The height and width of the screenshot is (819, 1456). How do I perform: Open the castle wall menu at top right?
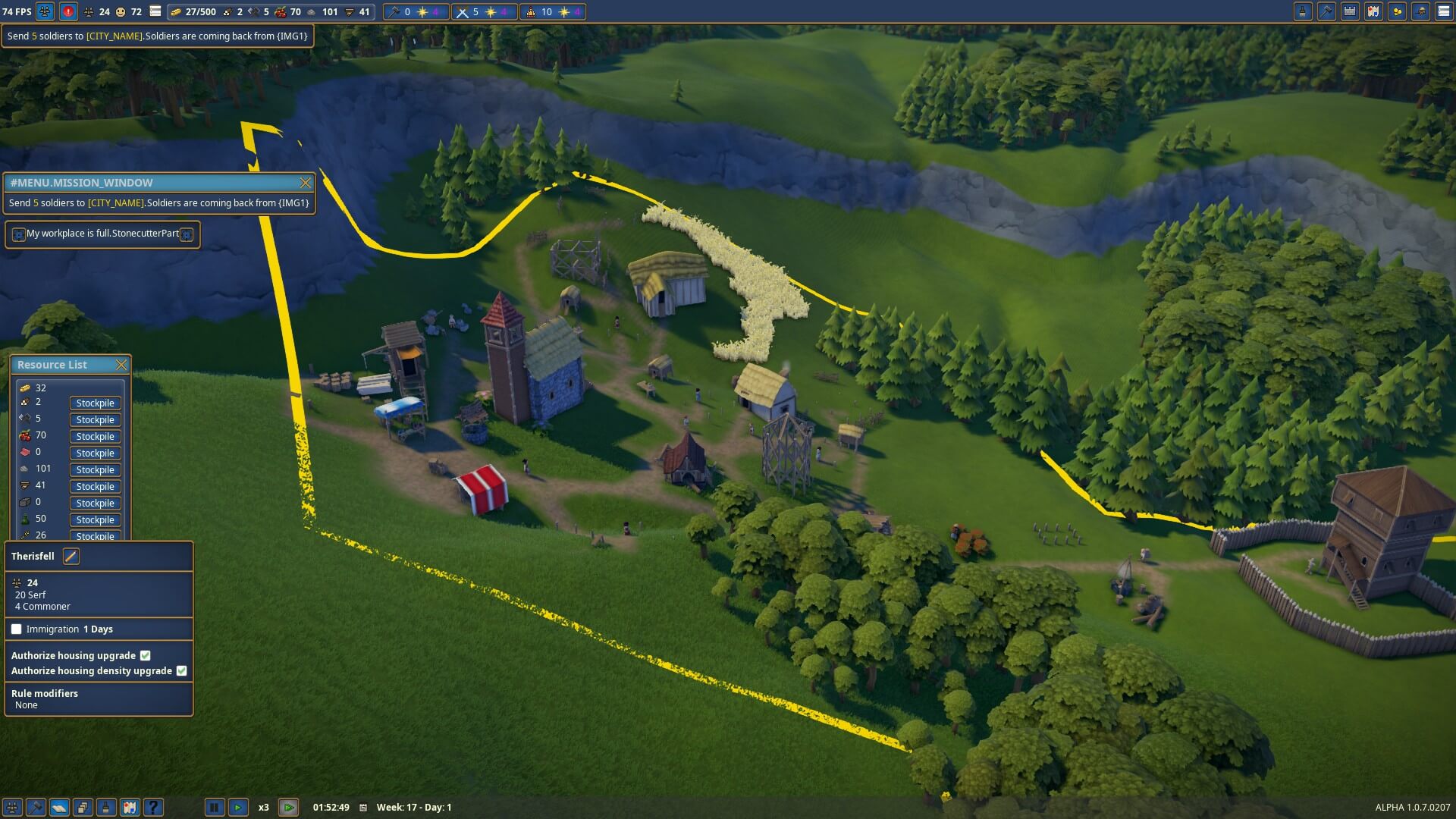tap(1350, 11)
